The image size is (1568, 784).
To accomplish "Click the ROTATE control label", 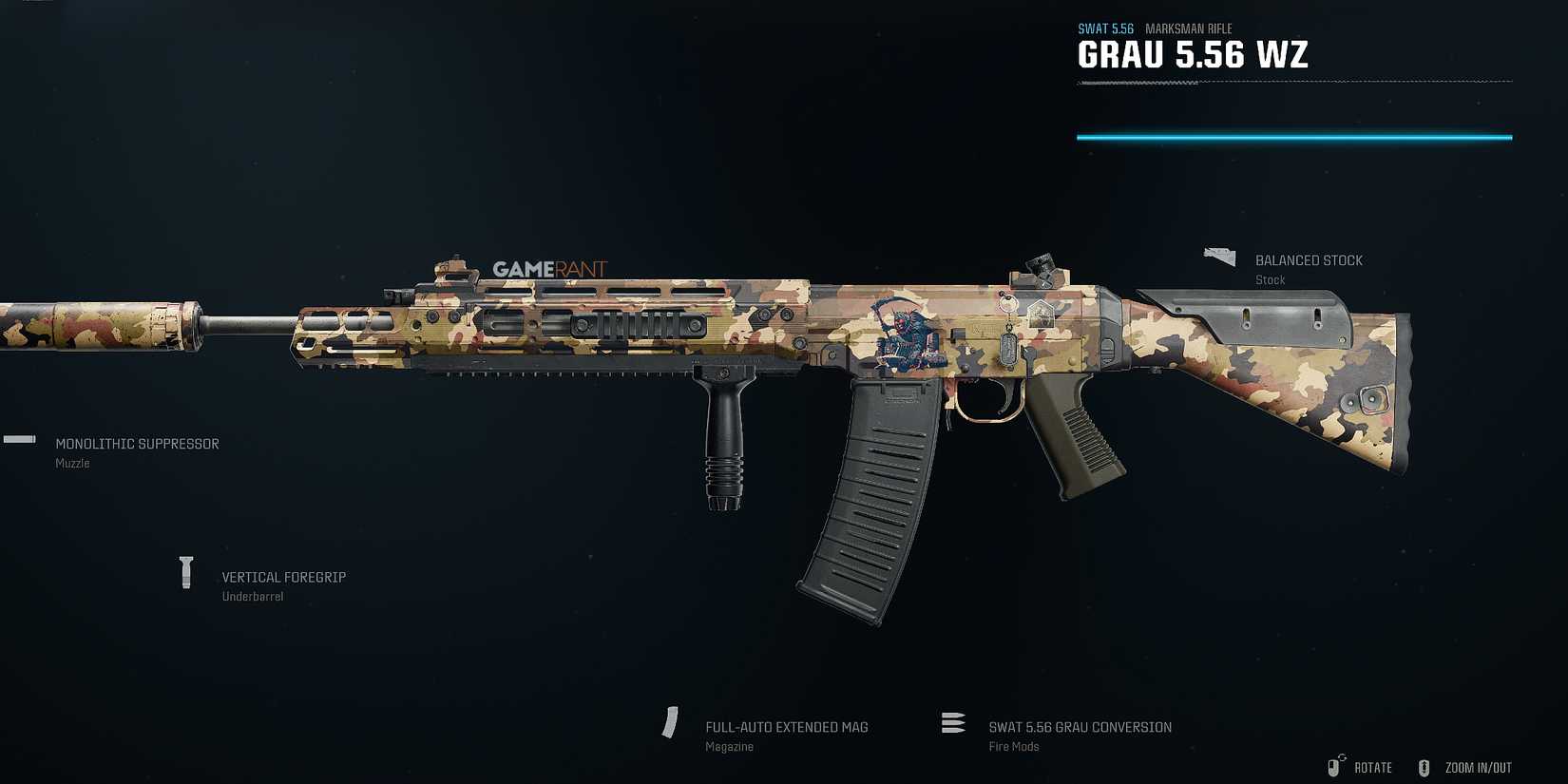I will point(1372,767).
